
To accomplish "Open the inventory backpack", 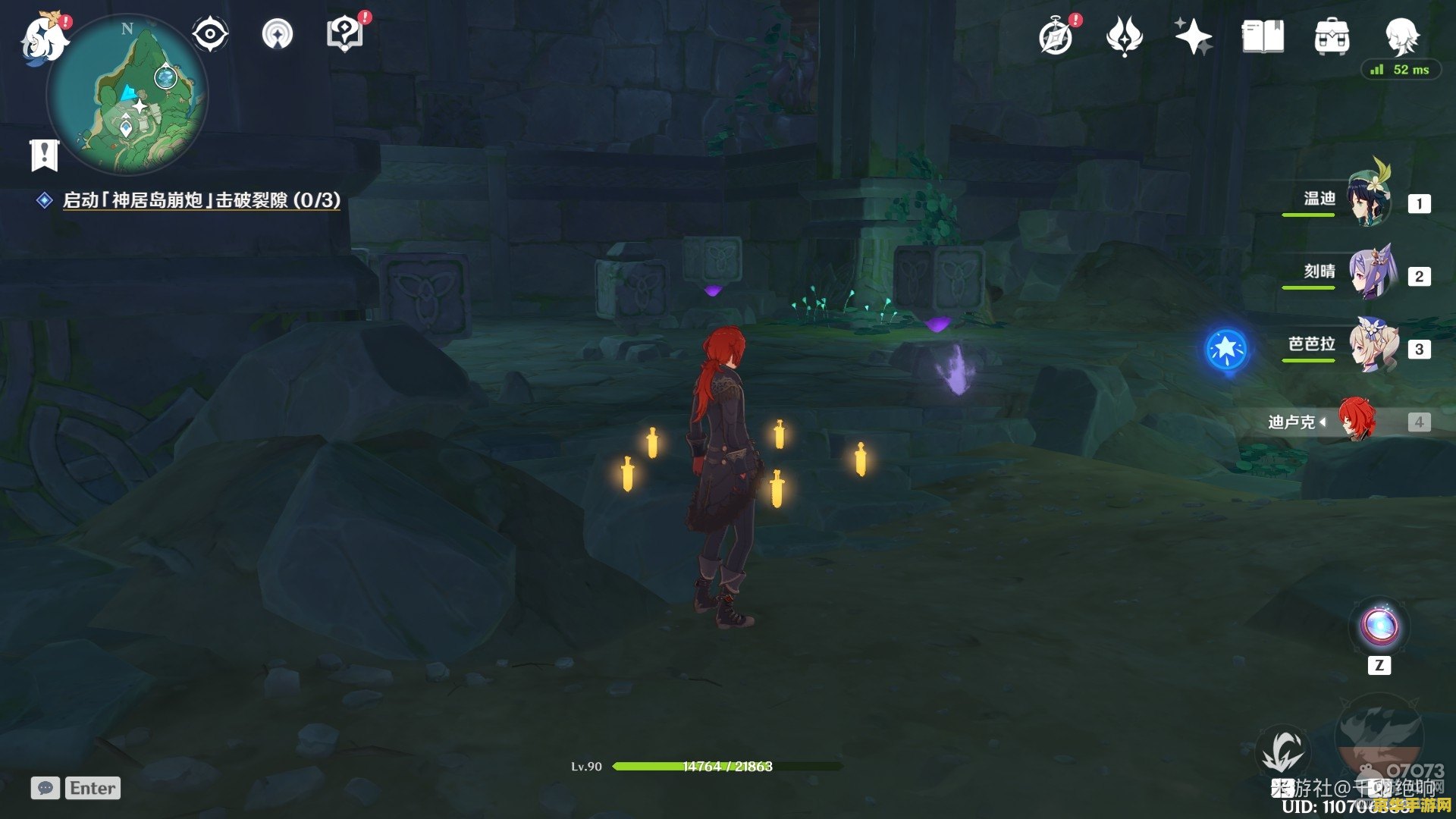I will 1332,36.
